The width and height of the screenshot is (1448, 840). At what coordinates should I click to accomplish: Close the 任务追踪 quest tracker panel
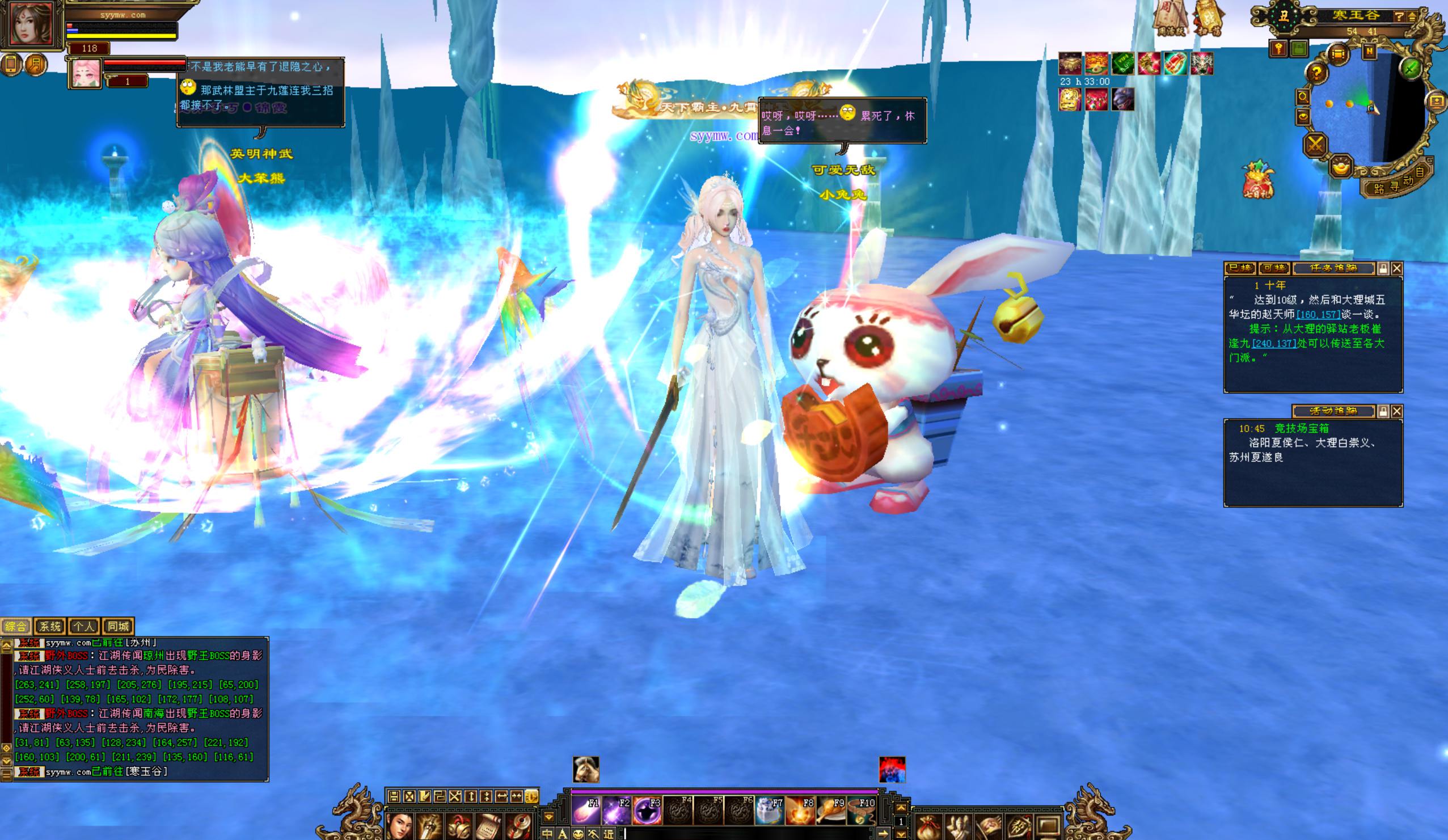click(1397, 268)
